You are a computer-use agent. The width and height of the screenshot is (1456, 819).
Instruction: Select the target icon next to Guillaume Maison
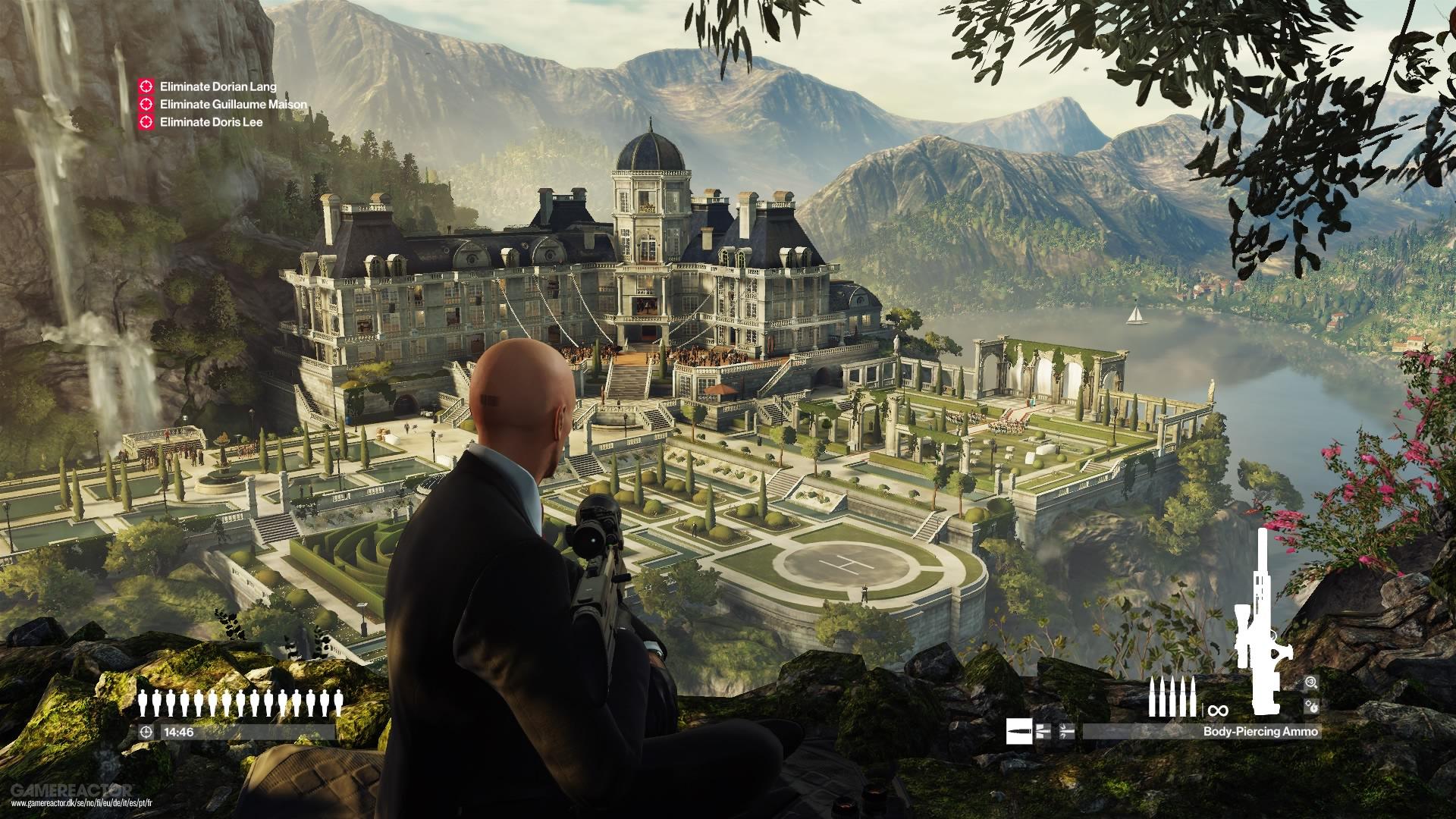pos(144,103)
